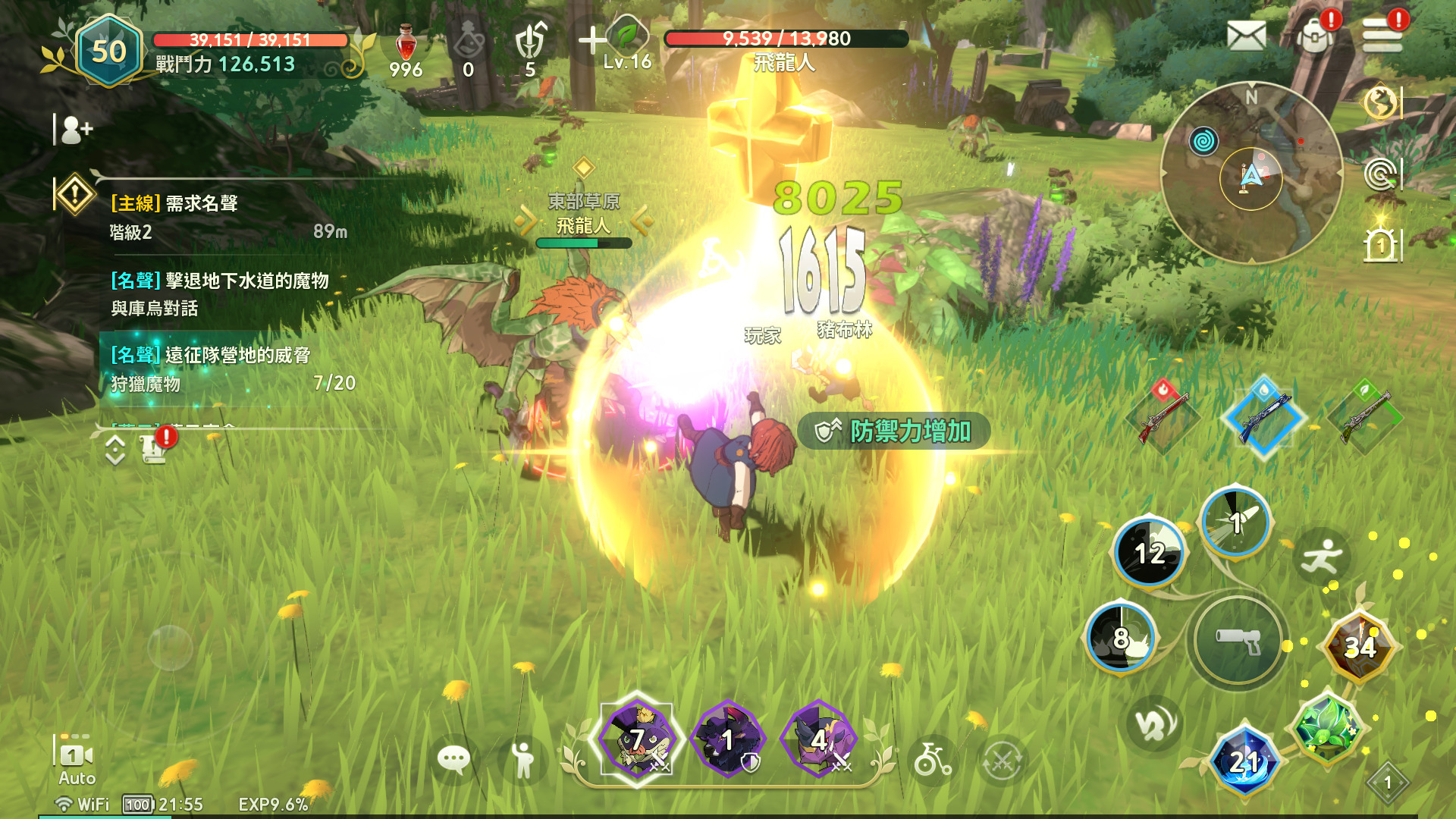Switch to the red fire rifle
The height and width of the screenshot is (819, 1456).
1163,416
